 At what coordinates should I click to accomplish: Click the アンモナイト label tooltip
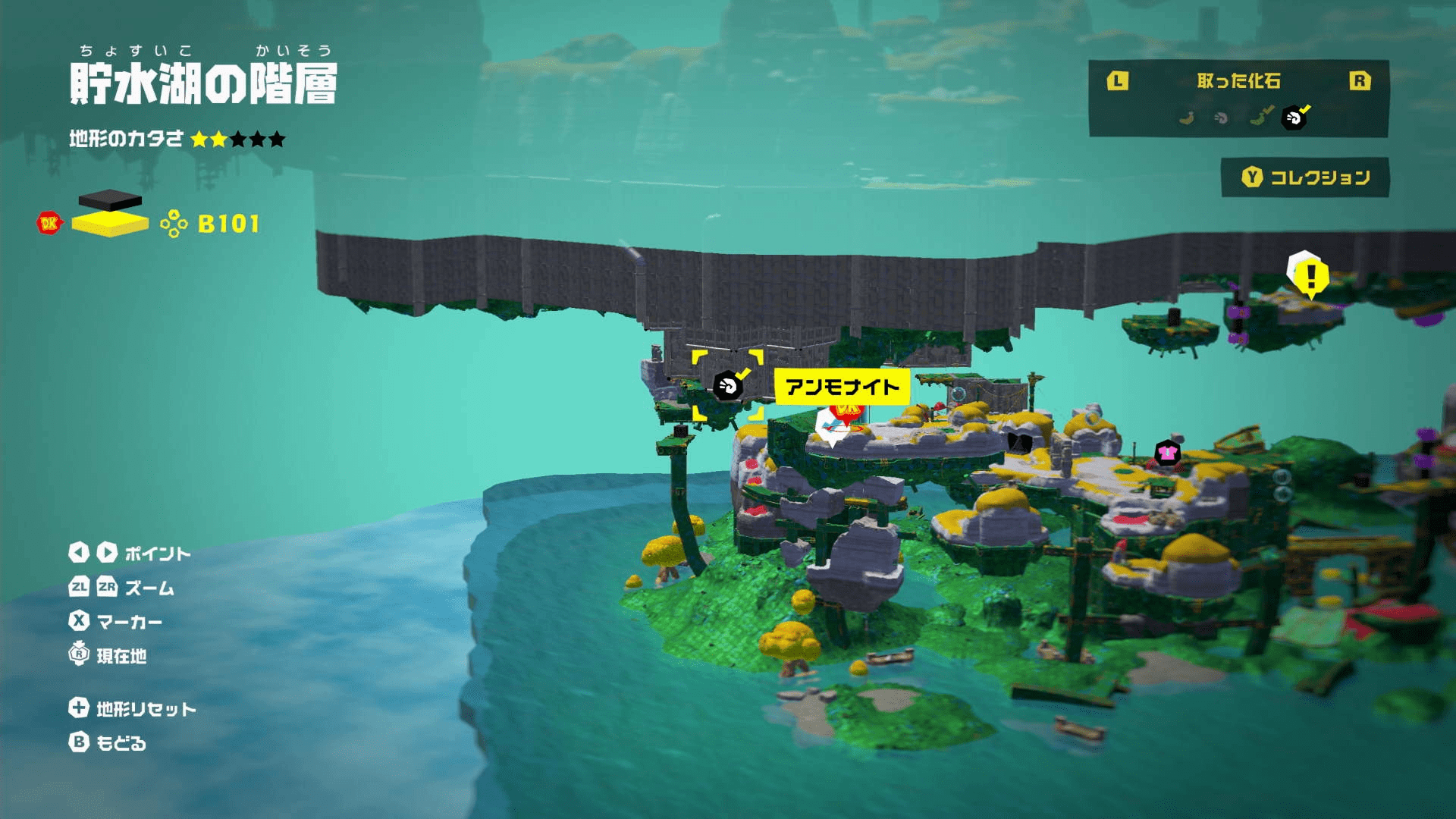[842, 388]
